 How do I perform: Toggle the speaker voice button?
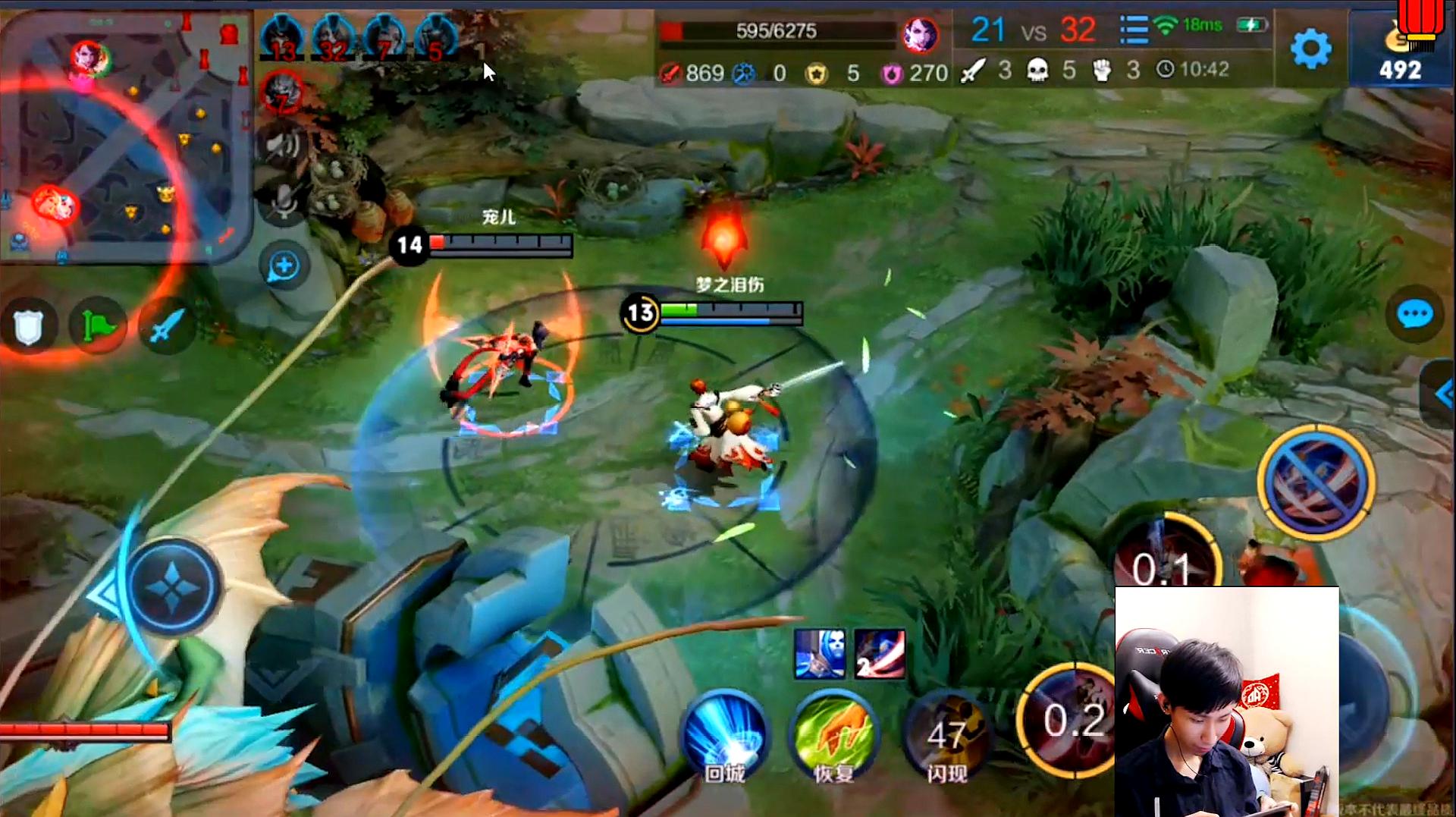tap(283, 144)
